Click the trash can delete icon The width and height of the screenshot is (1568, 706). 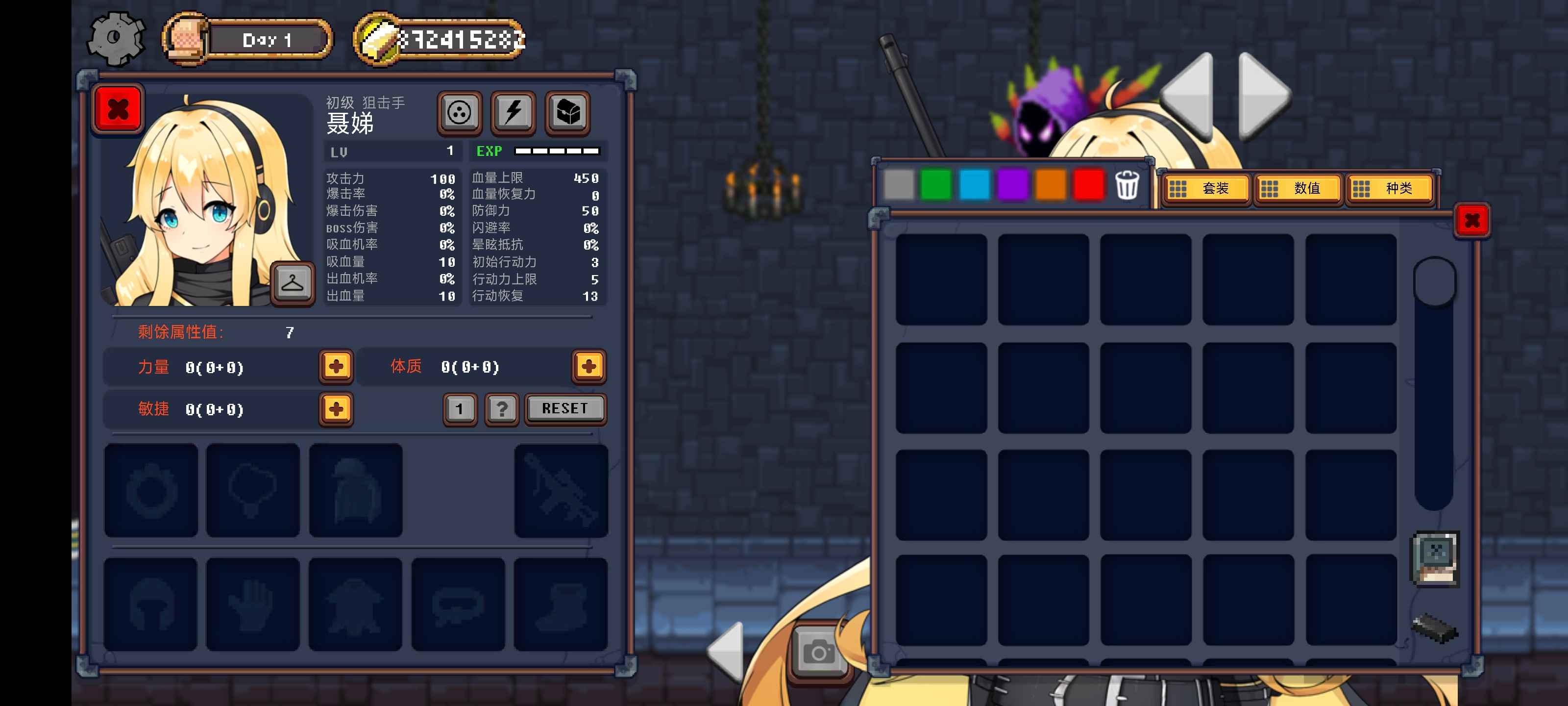[1127, 185]
